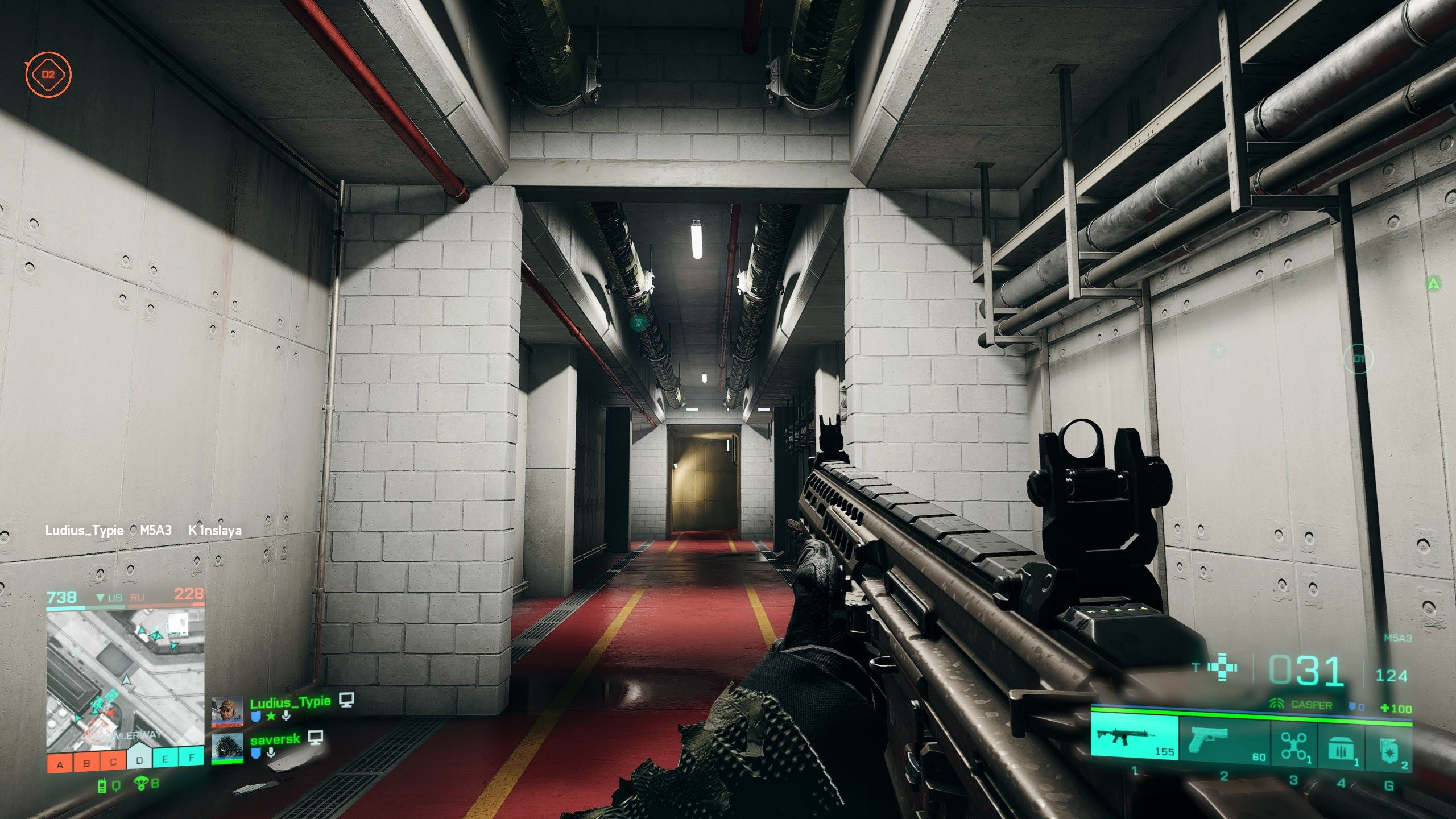Click Ludius_Typie squad member portrait
The width and height of the screenshot is (1456, 819).
[x=227, y=712]
